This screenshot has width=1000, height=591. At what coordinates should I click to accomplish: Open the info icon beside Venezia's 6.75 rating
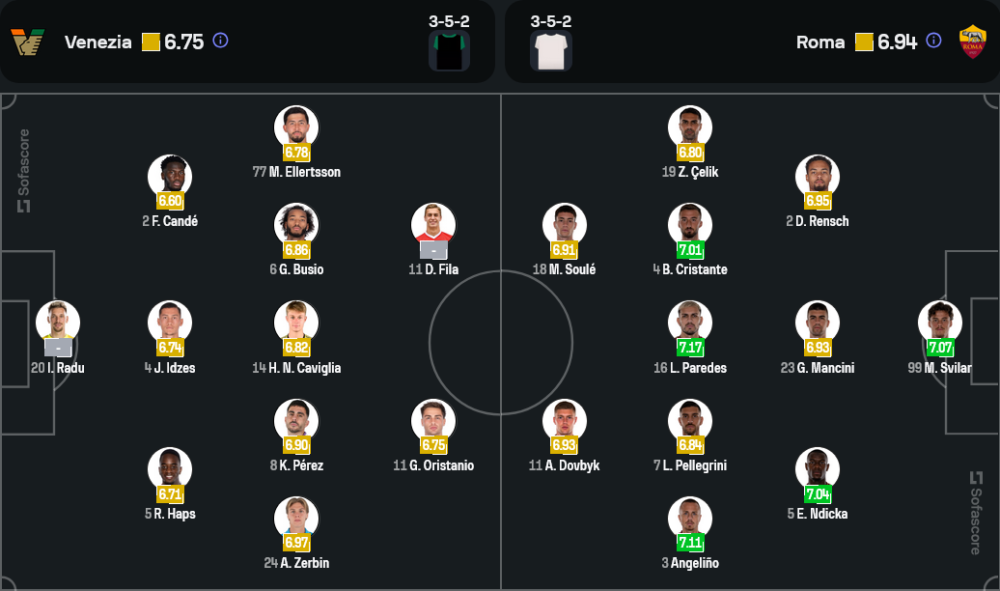pos(221,41)
